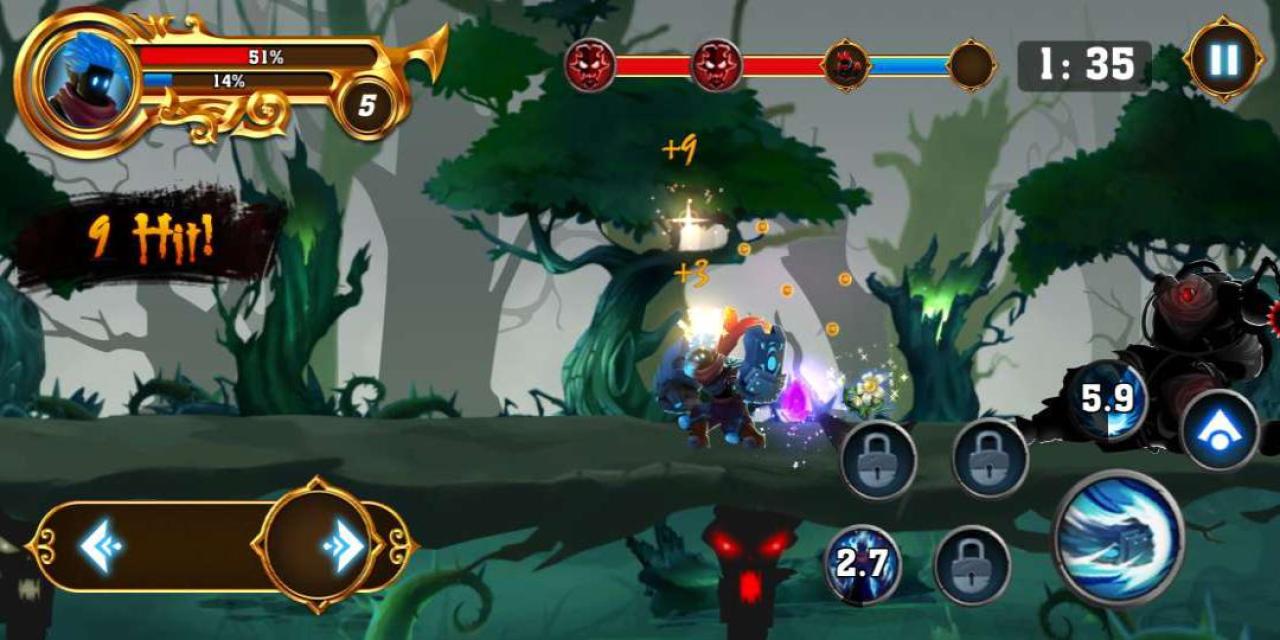Tap the jump button with up arrow

[1219, 430]
